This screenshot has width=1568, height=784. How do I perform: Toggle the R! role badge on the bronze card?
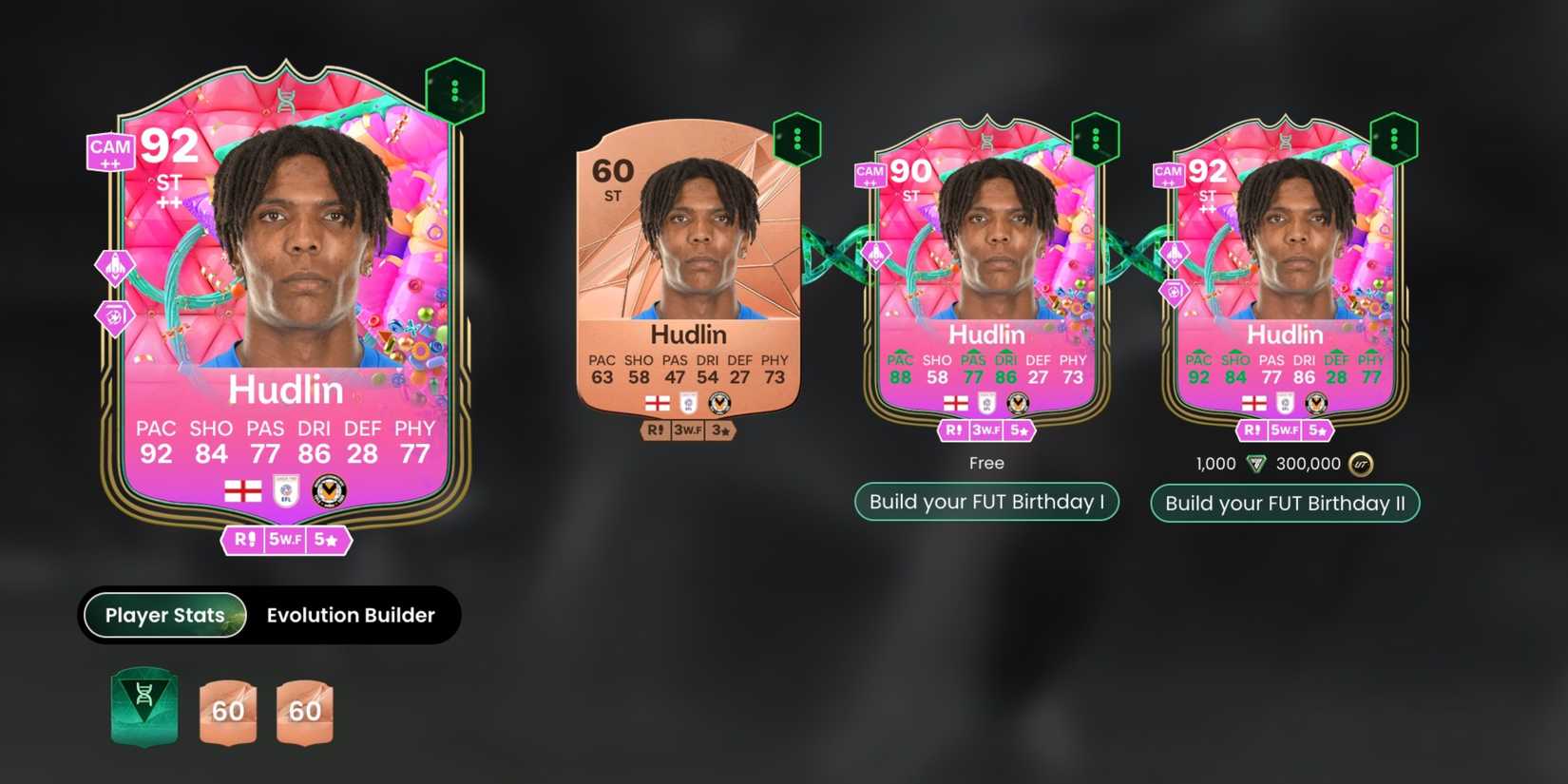[x=654, y=430]
